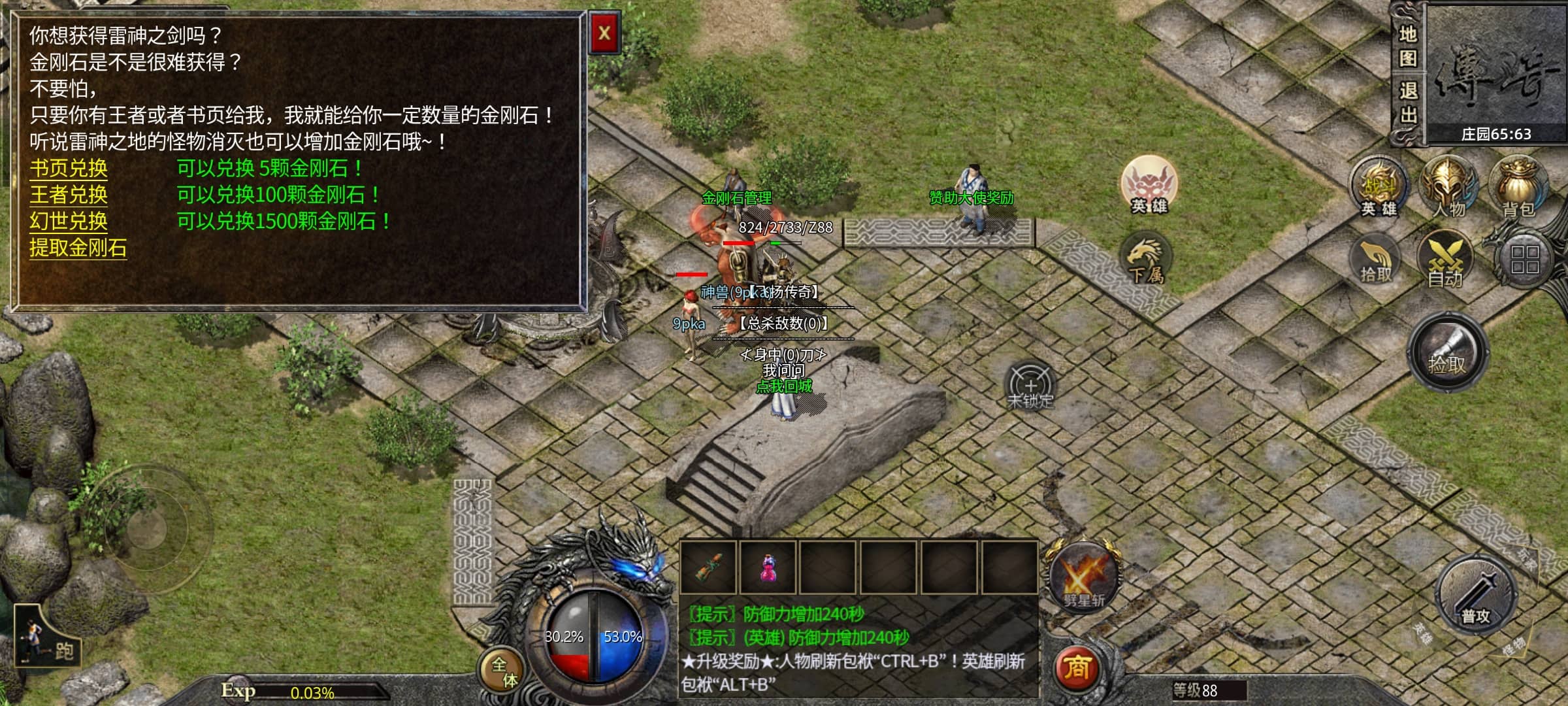Screen dimensions: 1568x706
Task: Open the 地图 map button
Action: (x=1407, y=46)
